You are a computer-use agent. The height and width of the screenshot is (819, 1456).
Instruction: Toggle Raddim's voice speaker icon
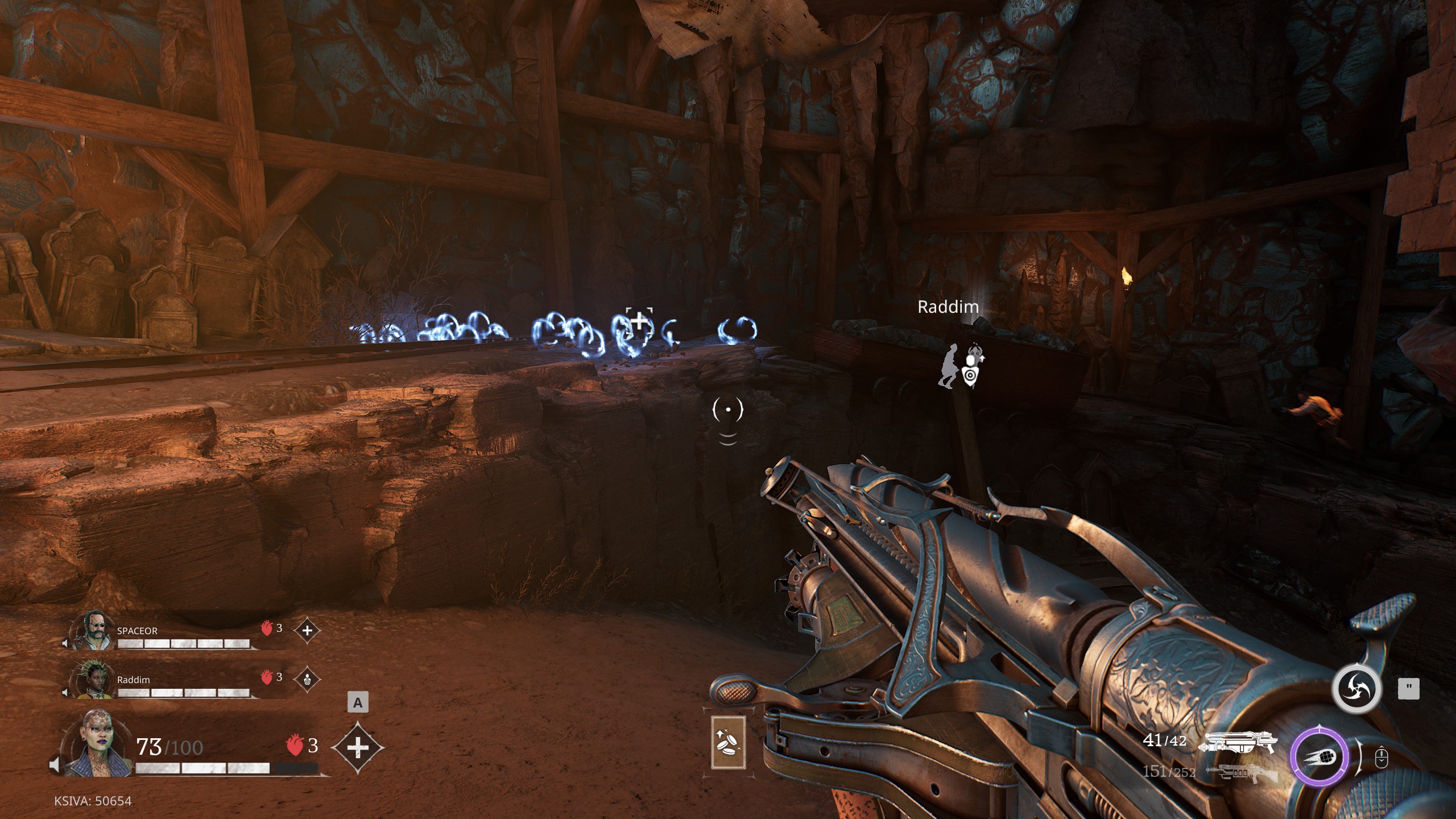click(65, 692)
